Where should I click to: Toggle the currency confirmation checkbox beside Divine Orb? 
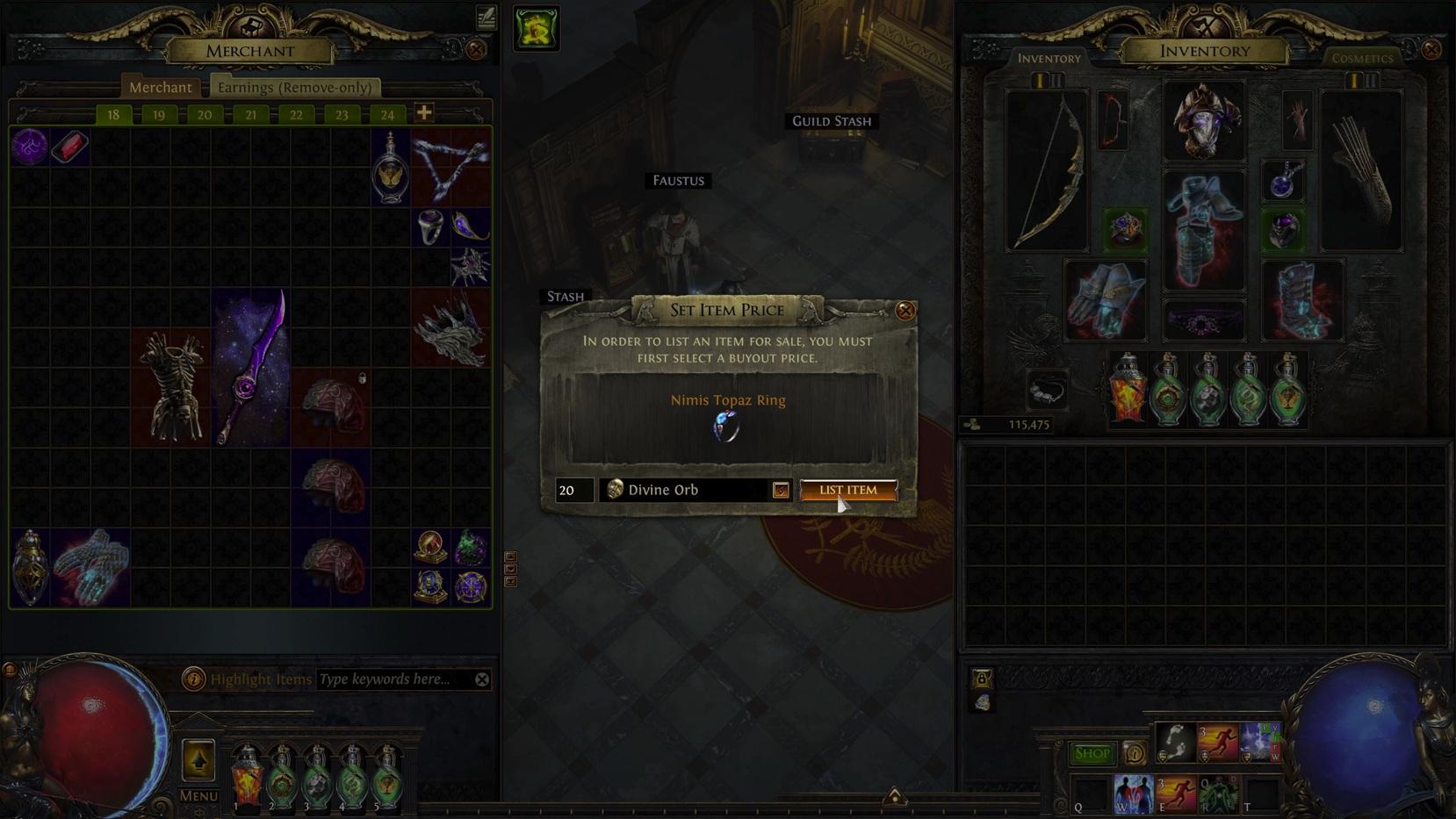780,490
